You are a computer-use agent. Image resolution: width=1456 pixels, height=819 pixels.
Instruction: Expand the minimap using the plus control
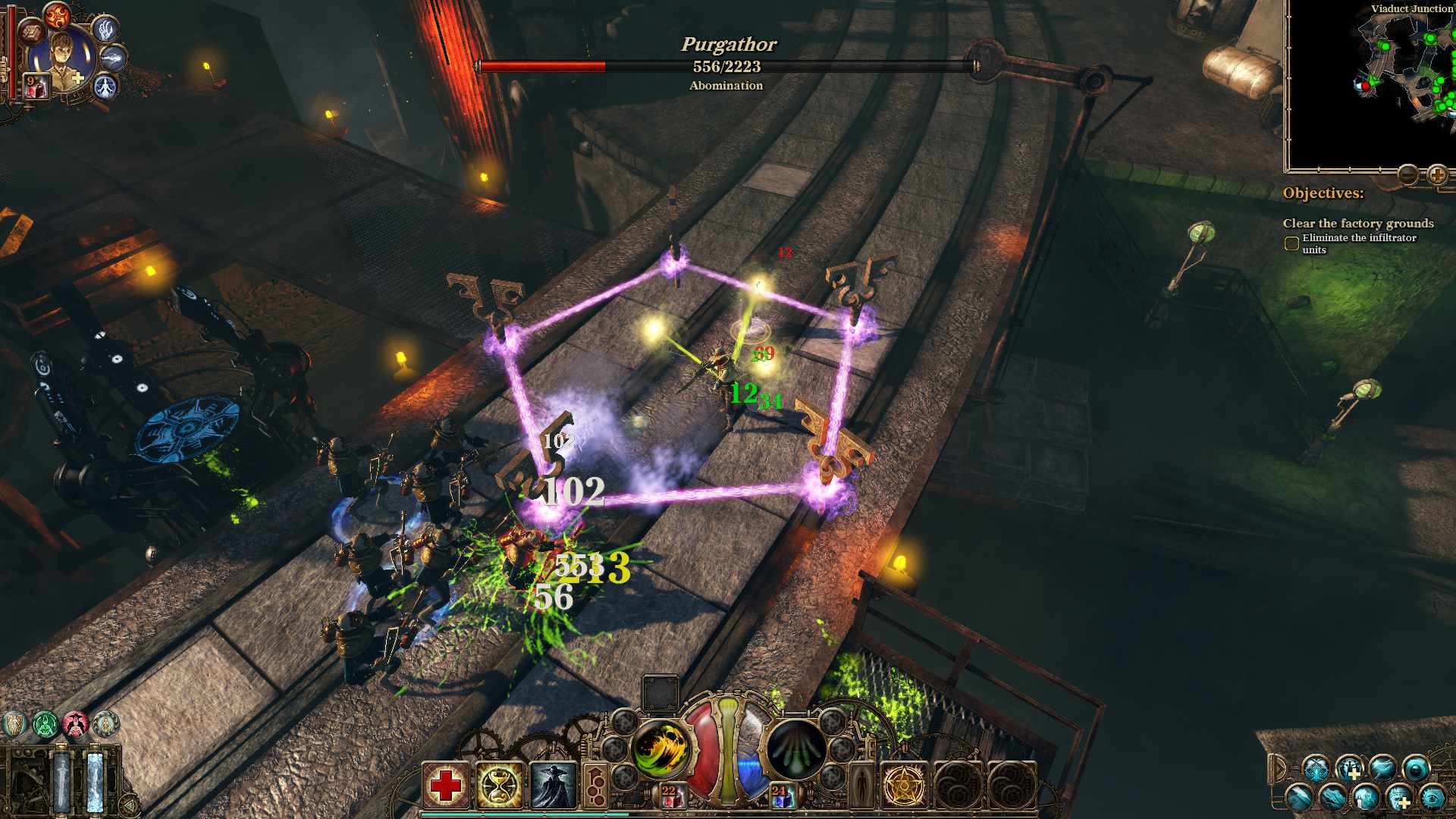(1438, 174)
